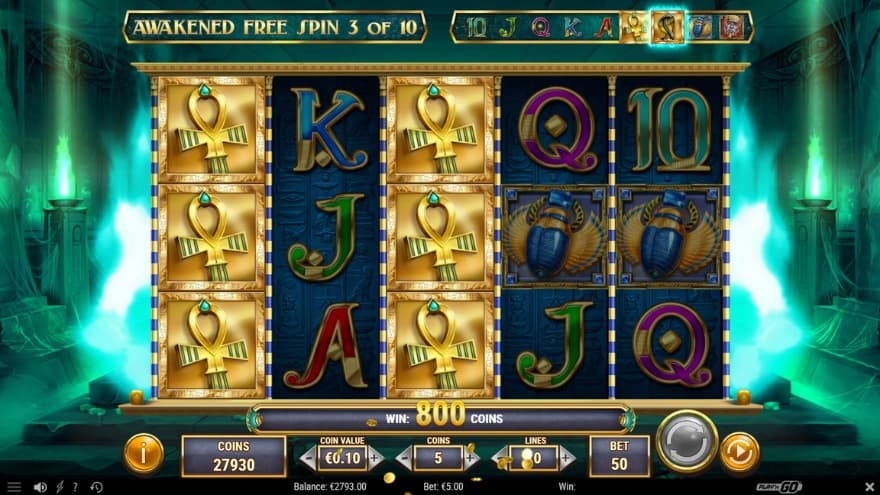Show the game history clock icon
The width and height of the screenshot is (880, 495).
(x=96, y=487)
